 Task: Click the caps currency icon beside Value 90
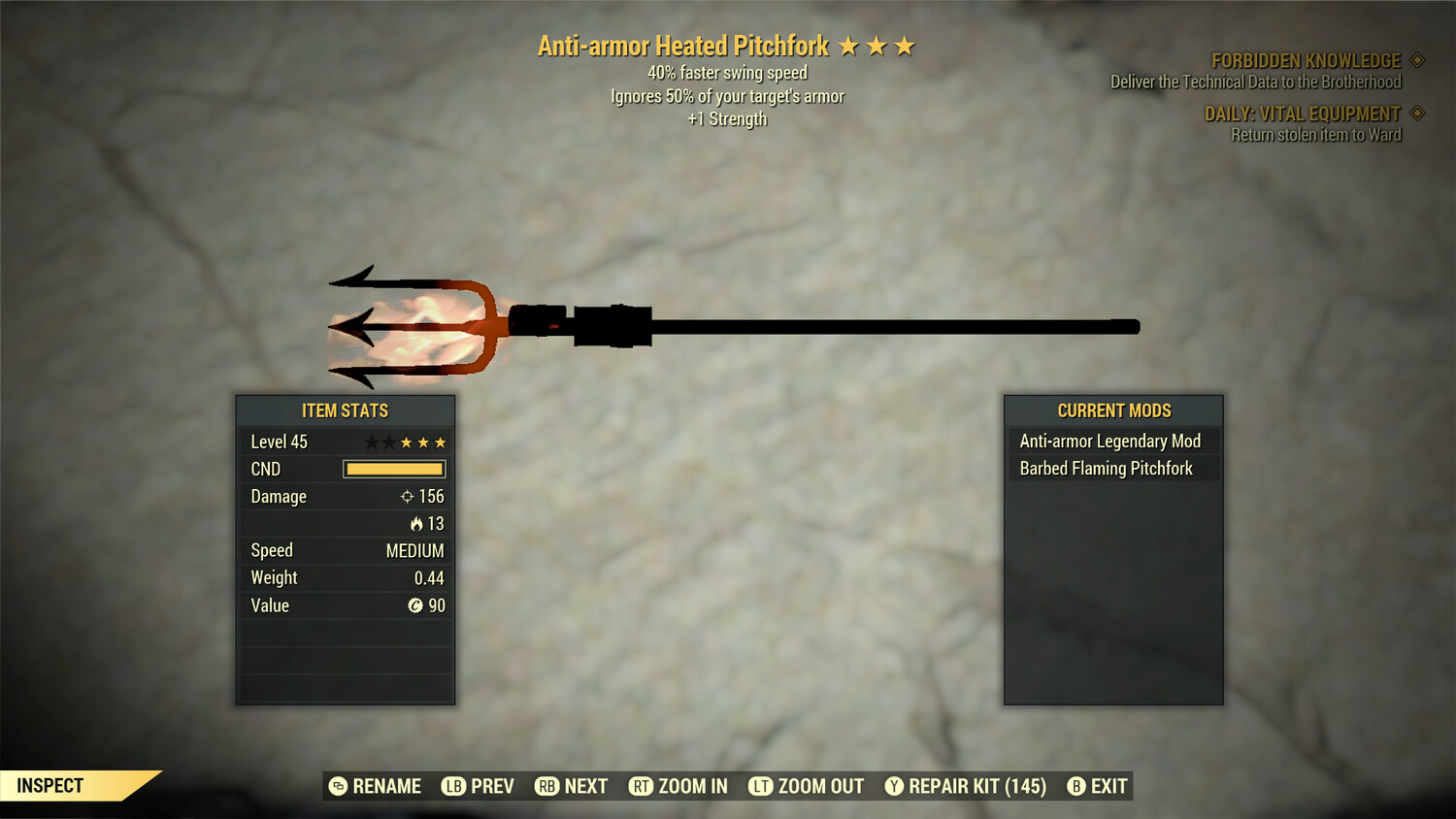point(414,605)
